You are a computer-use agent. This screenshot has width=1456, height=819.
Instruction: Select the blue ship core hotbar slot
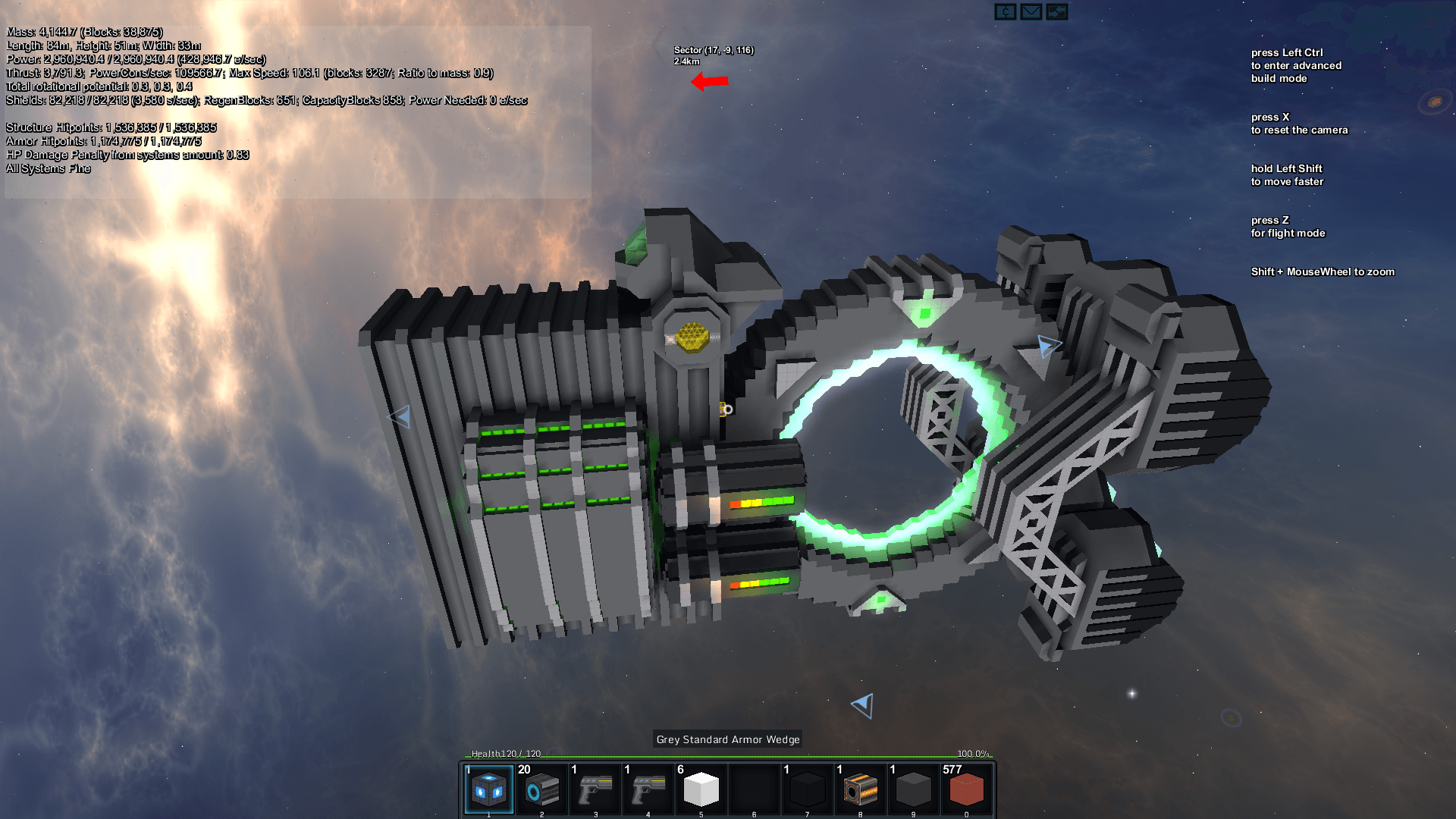point(489,789)
